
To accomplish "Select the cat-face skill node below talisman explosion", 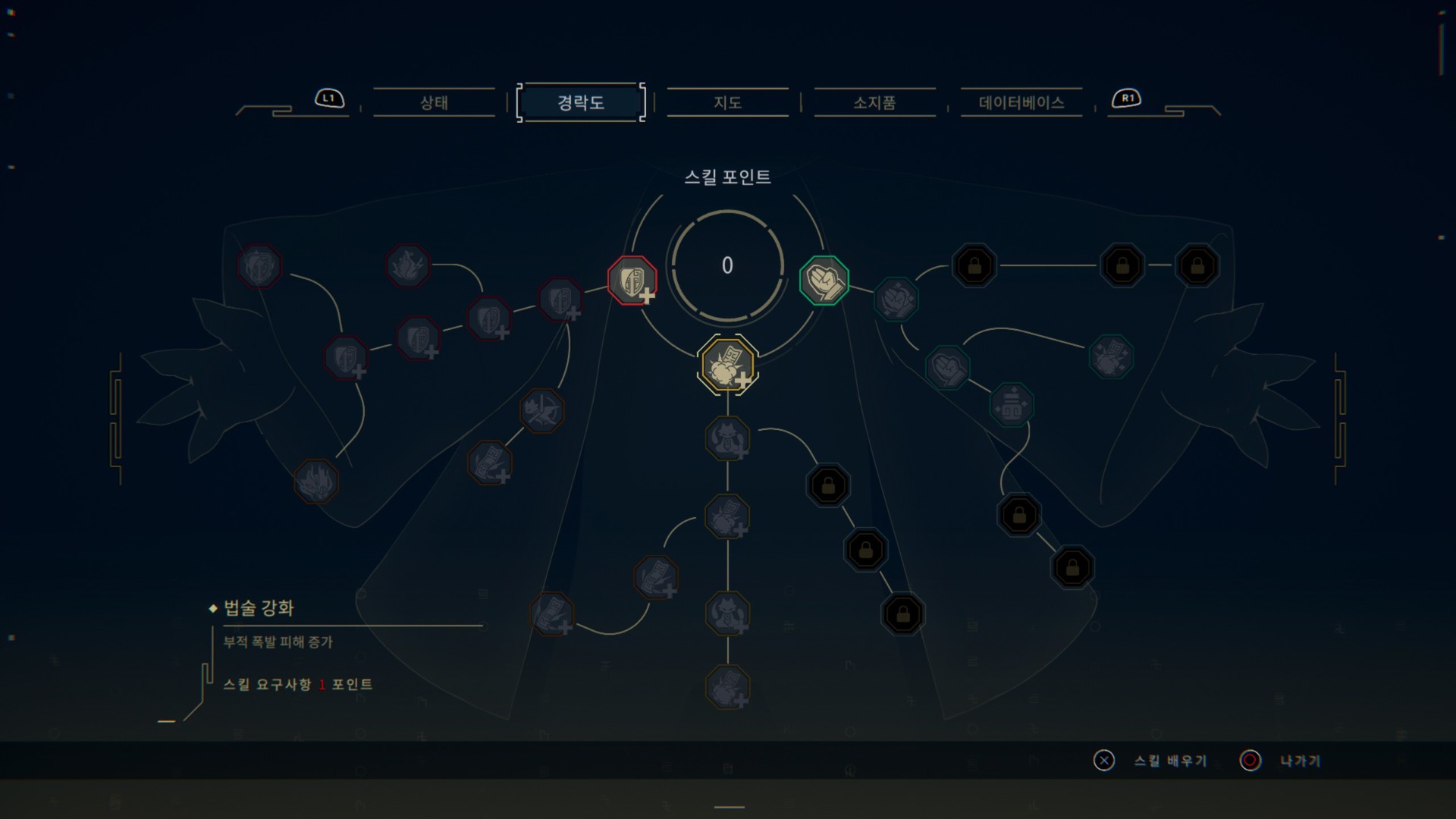I will point(726,438).
